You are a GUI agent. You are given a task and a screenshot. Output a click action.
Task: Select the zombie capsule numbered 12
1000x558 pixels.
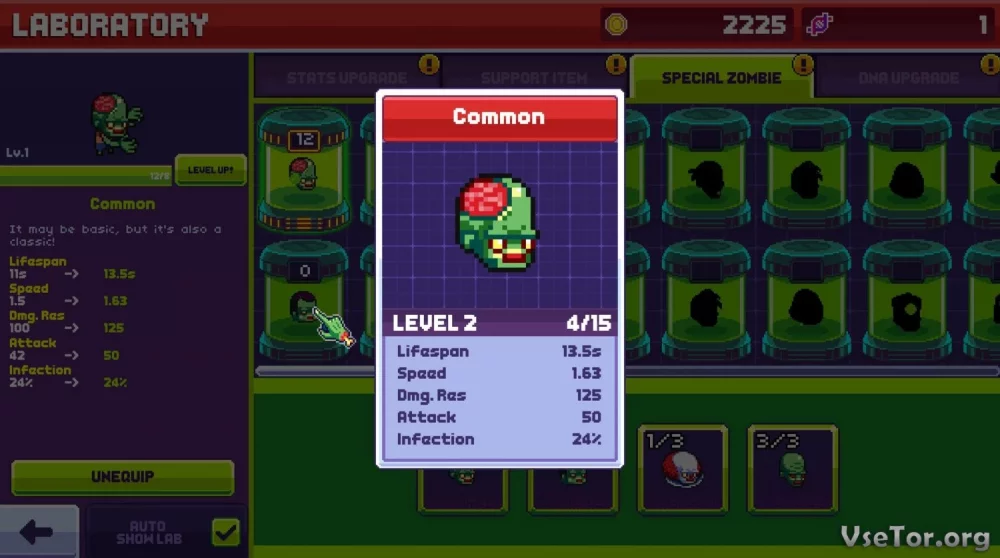click(x=304, y=168)
